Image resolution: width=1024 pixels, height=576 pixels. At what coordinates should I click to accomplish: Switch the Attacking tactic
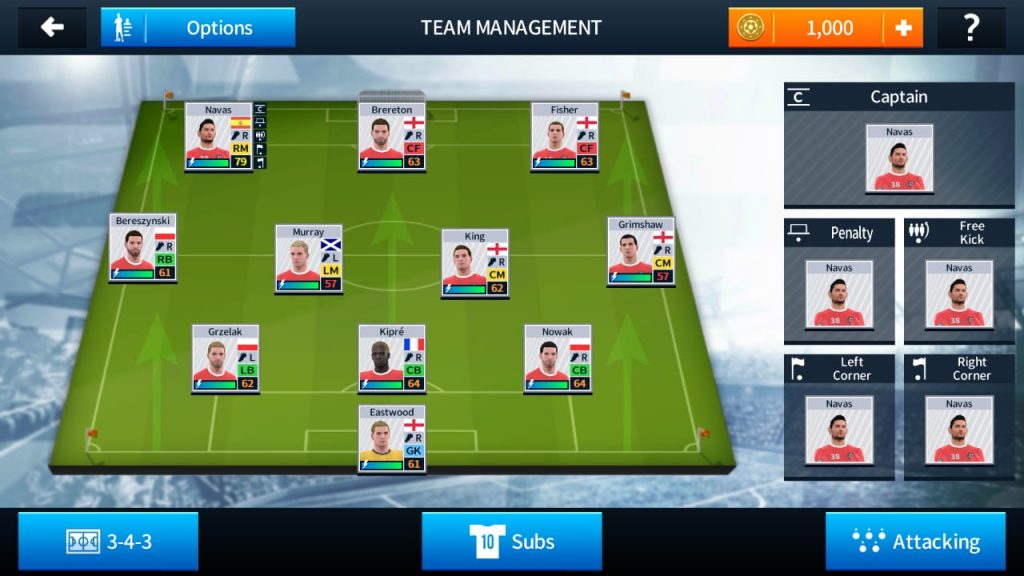(x=915, y=541)
